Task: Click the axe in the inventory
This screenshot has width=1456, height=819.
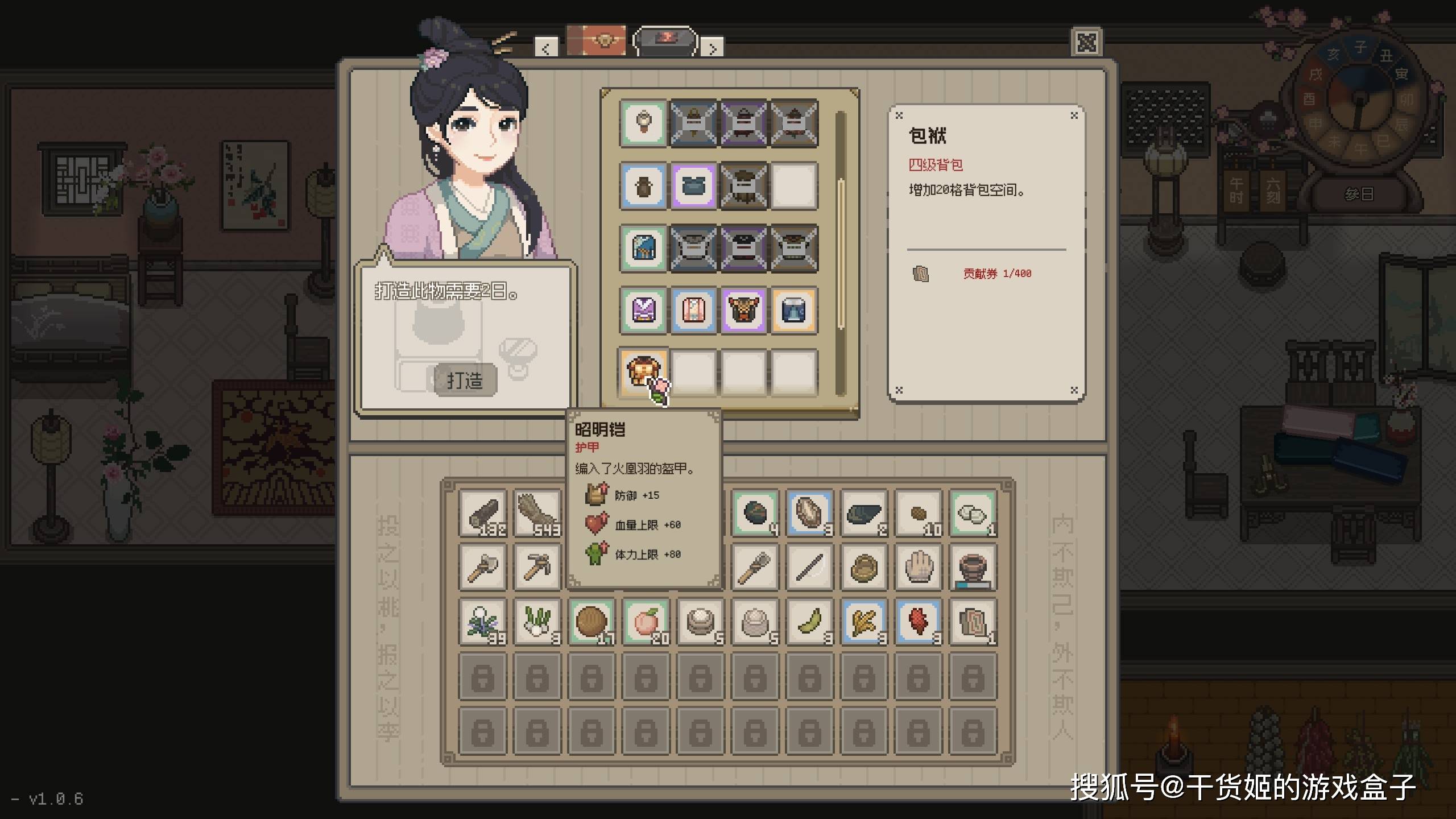Action: (483, 568)
